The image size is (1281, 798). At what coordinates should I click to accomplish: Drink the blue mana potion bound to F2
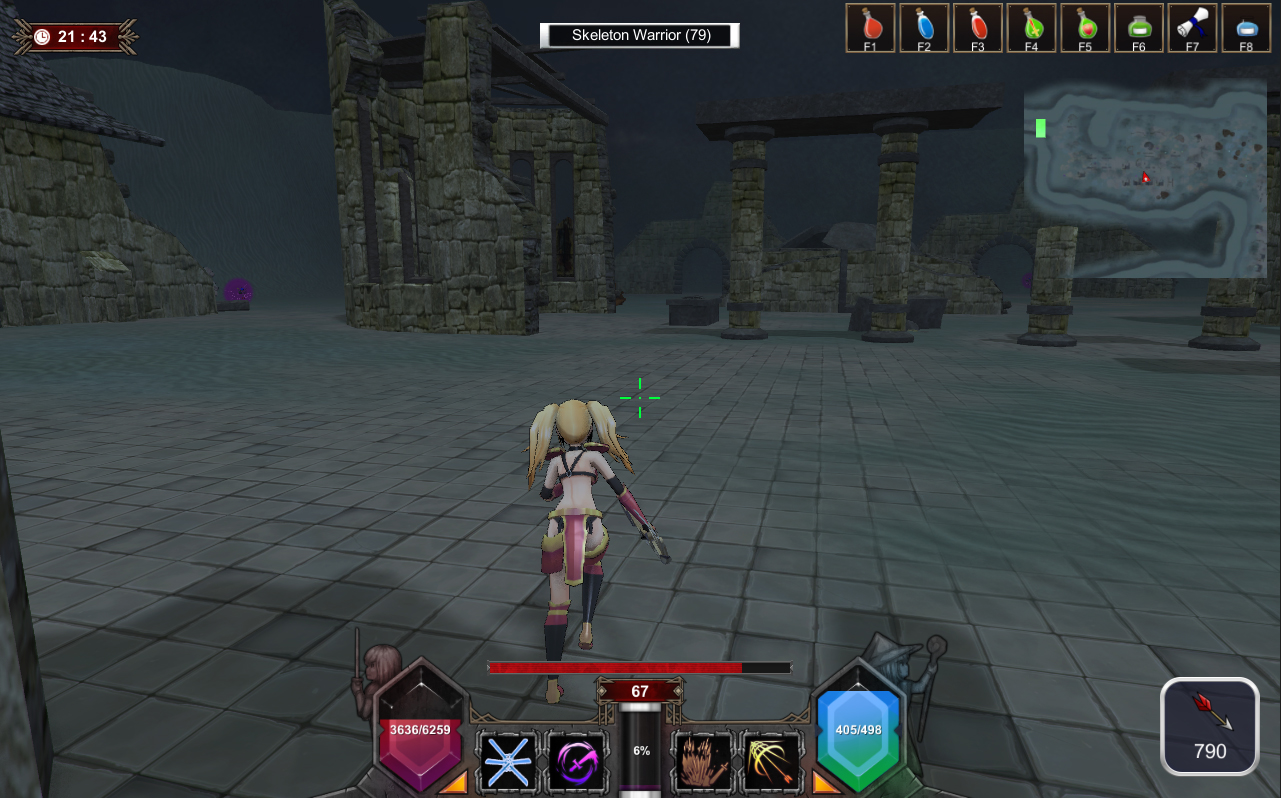(924, 28)
